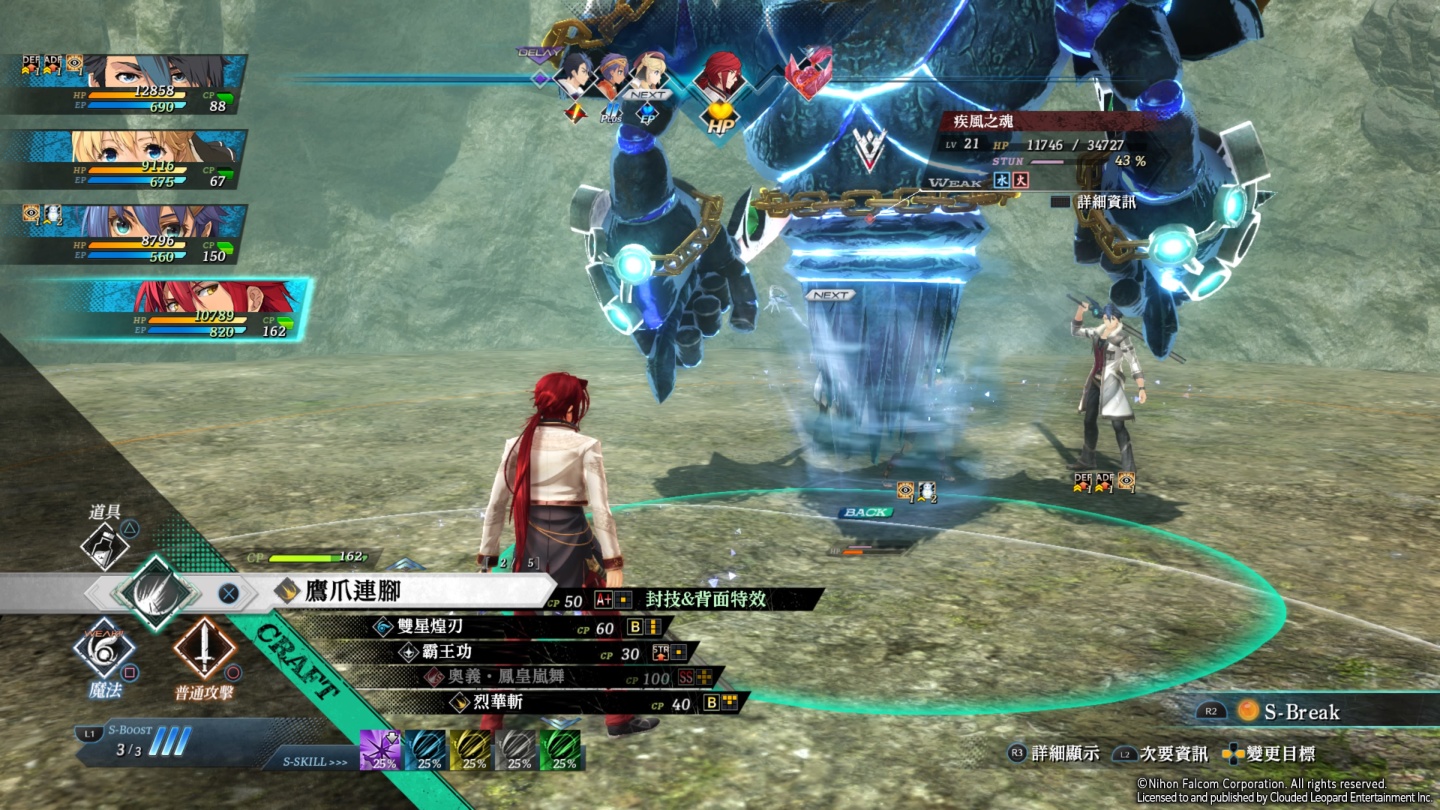Screen dimensions: 1440x810
Task: Select the red-haired party member panel
Action: pos(180,309)
